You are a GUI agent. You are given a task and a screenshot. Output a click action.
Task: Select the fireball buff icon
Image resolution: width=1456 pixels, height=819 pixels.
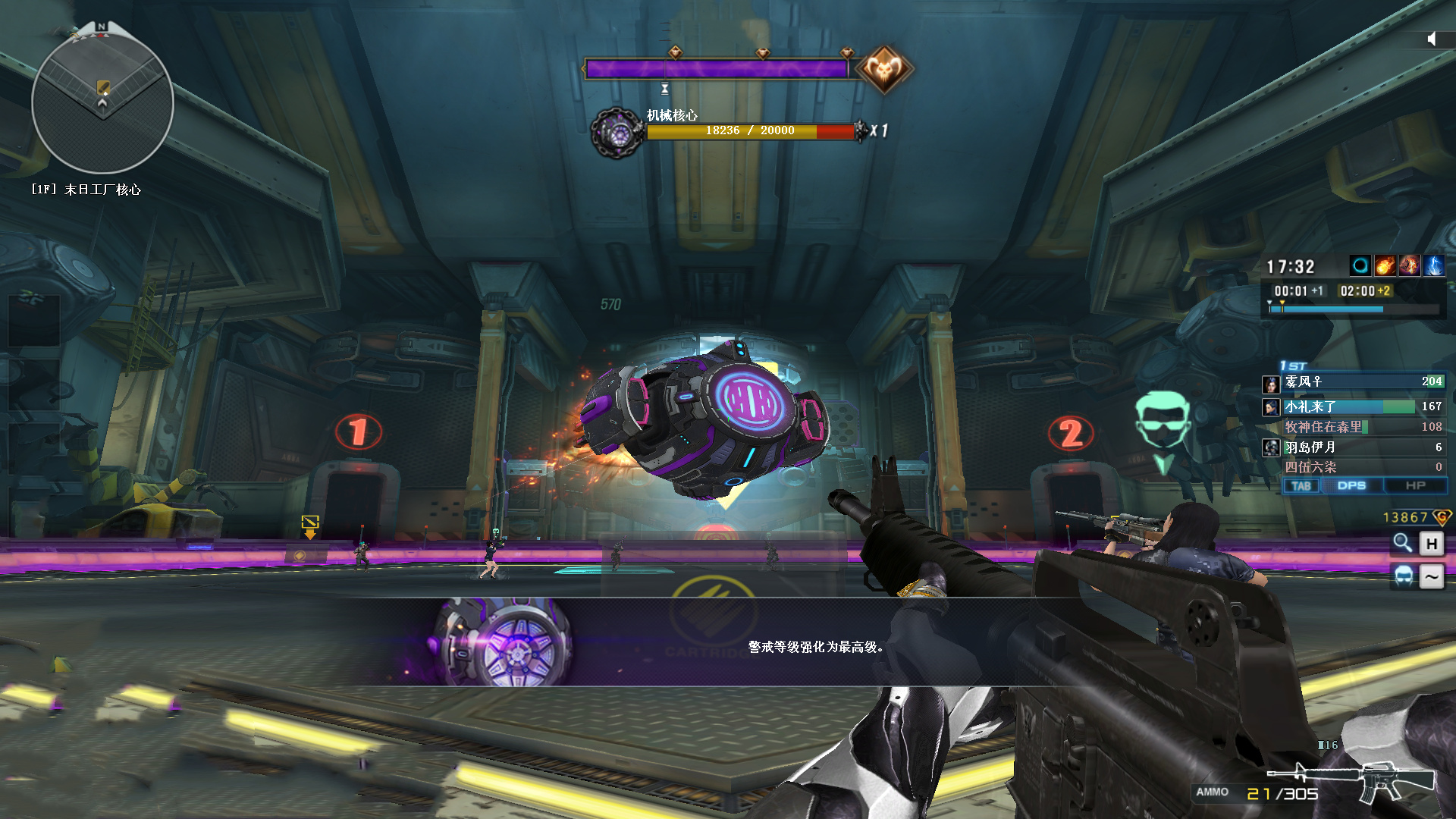[1385, 265]
